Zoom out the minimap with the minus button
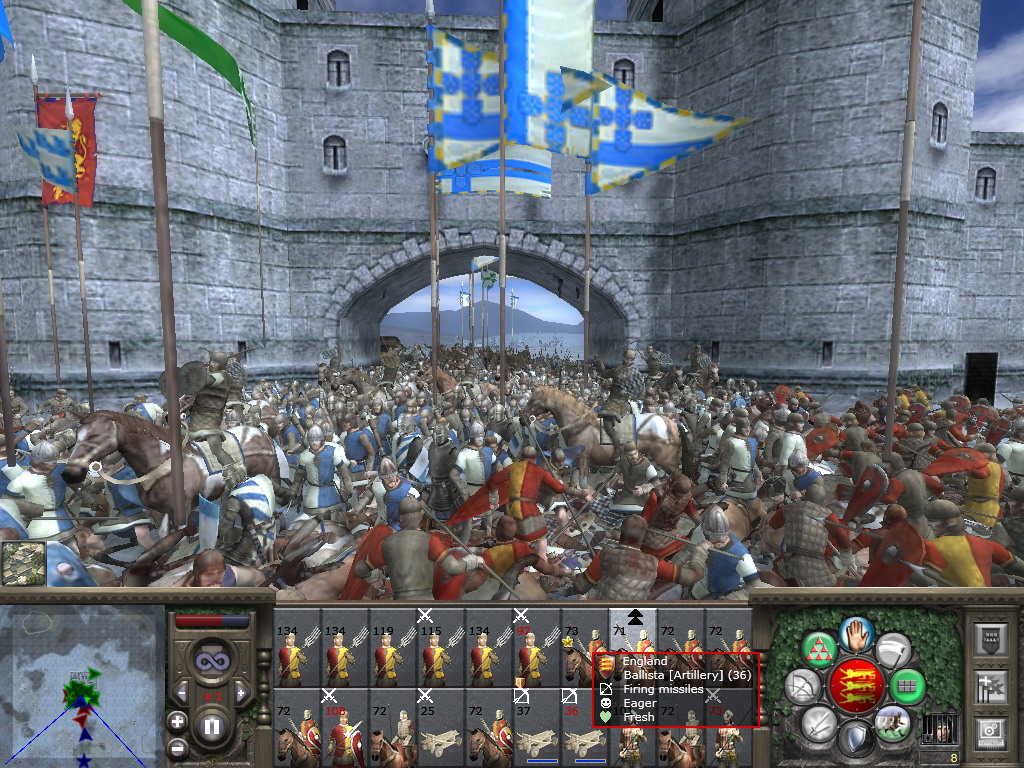The width and height of the screenshot is (1024, 768). [x=177, y=746]
